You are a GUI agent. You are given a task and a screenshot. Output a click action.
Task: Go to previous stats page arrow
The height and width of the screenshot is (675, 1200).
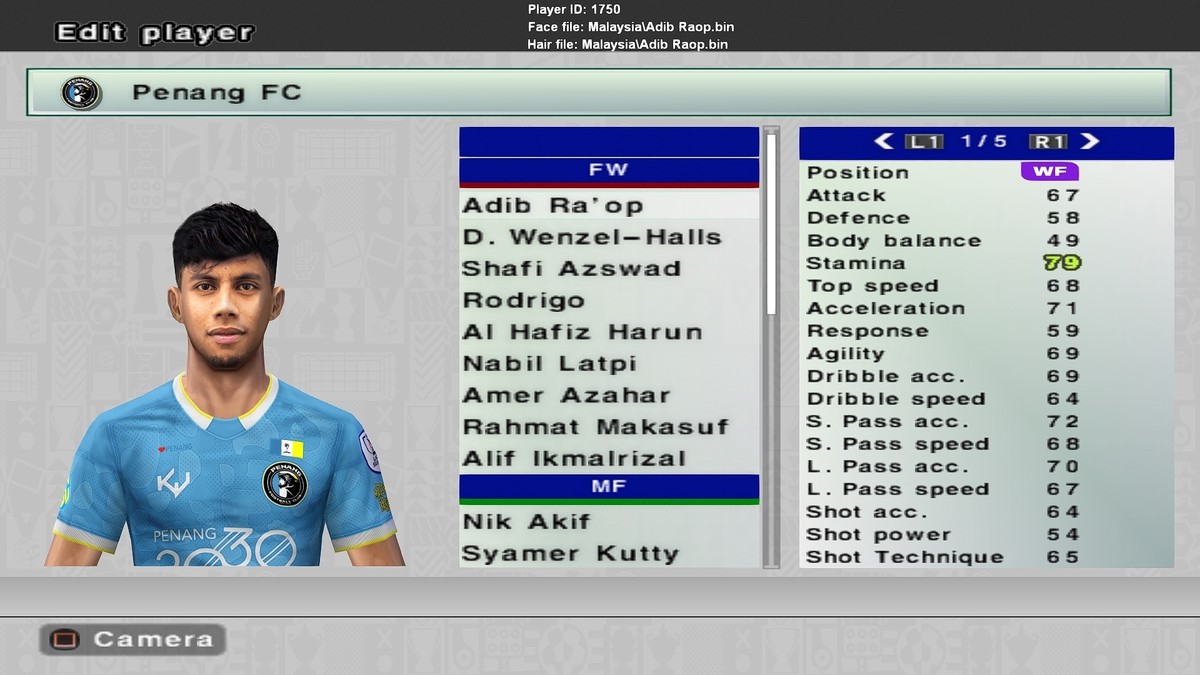click(884, 142)
